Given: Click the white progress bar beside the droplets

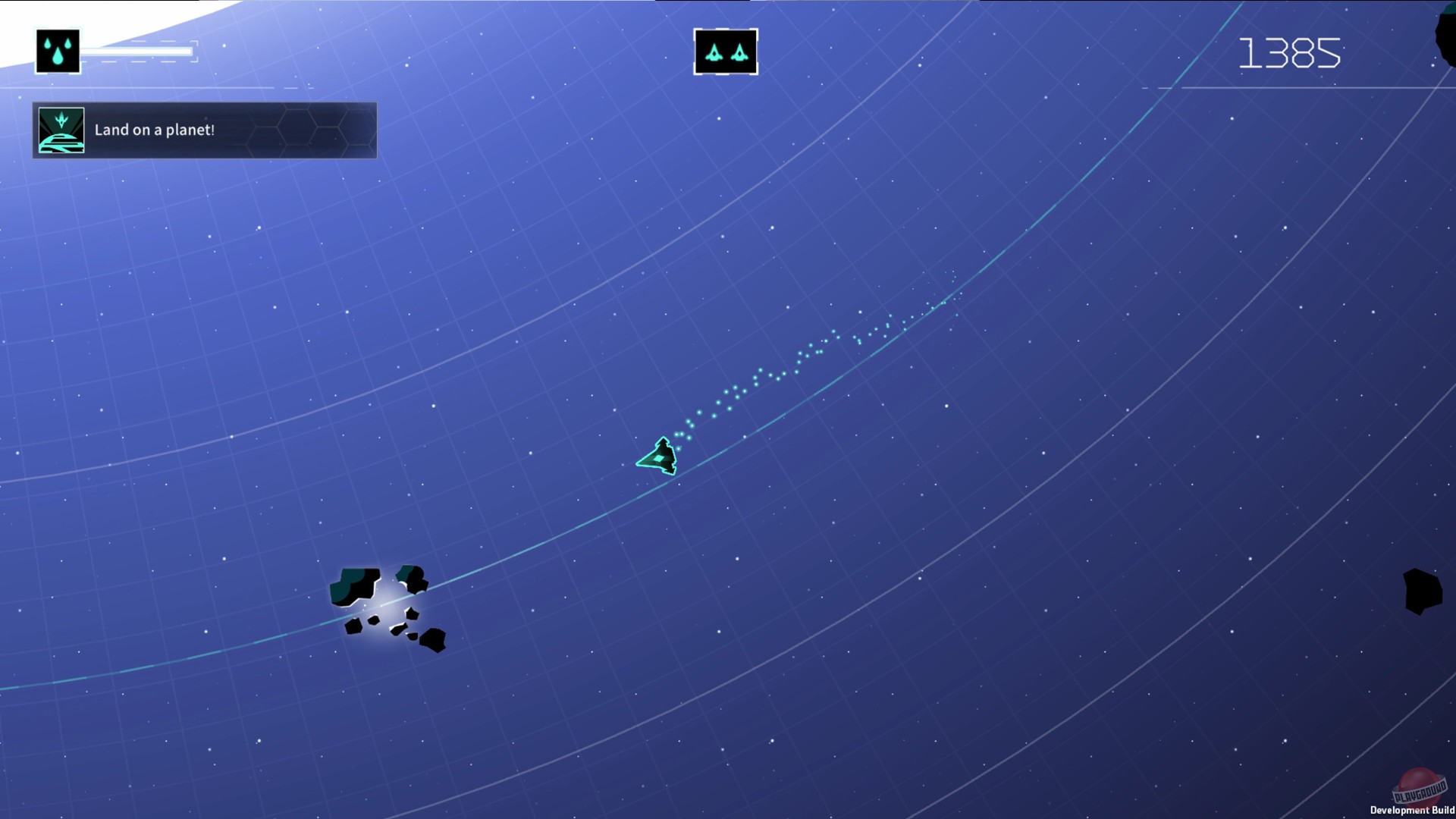Looking at the screenshot, I should (x=136, y=50).
